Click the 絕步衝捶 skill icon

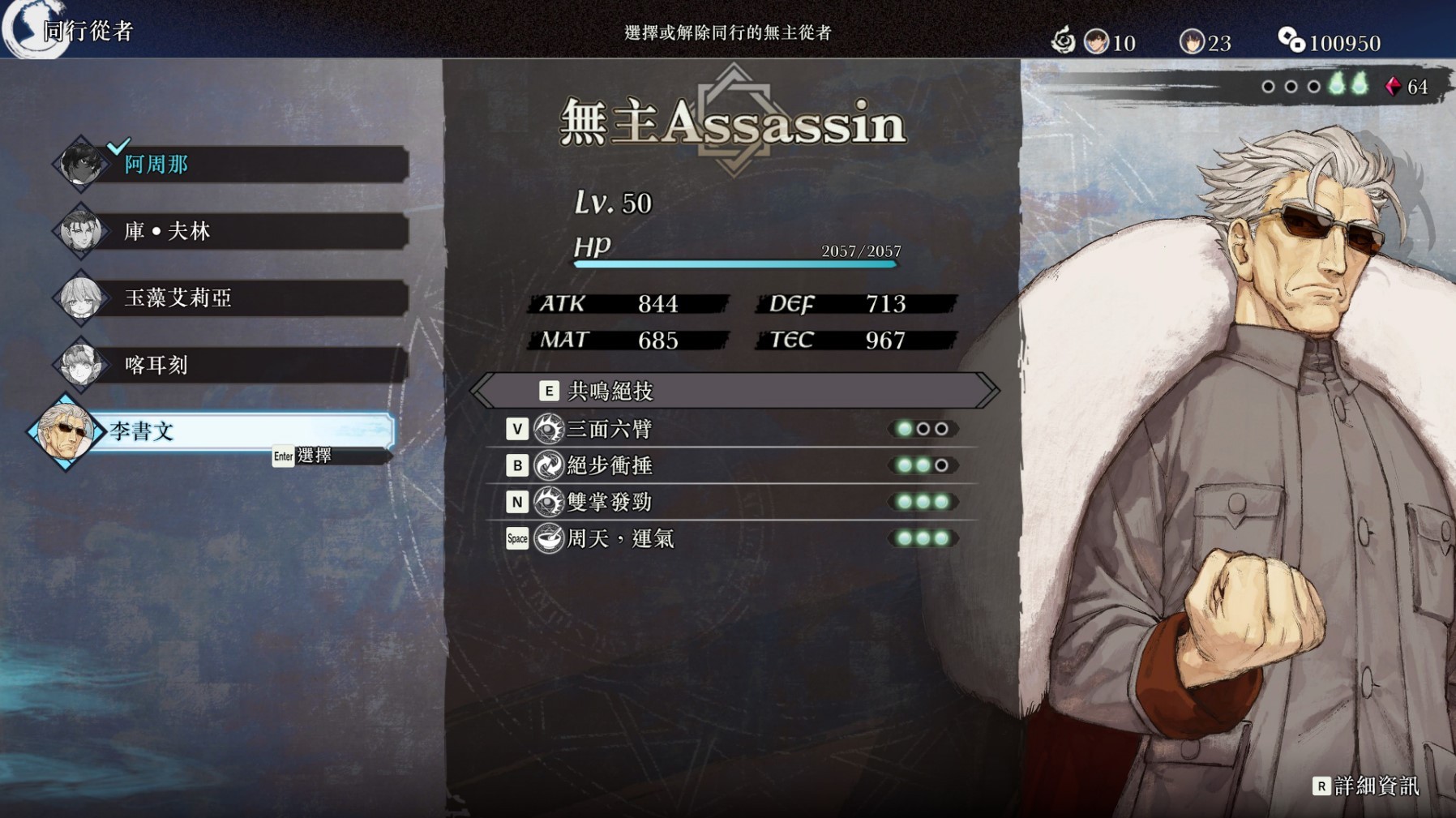tap(548, 465)
